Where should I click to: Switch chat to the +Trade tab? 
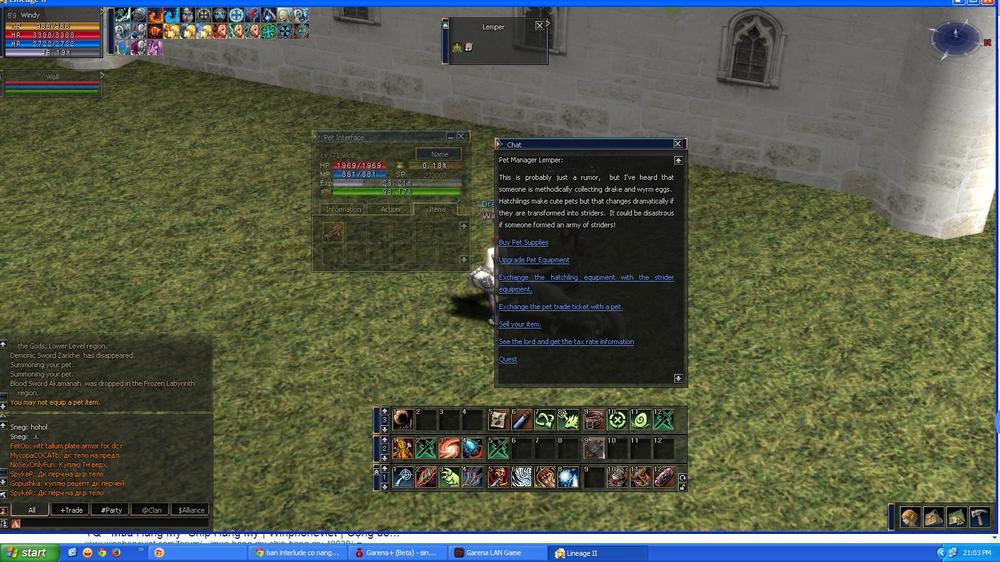72,510
